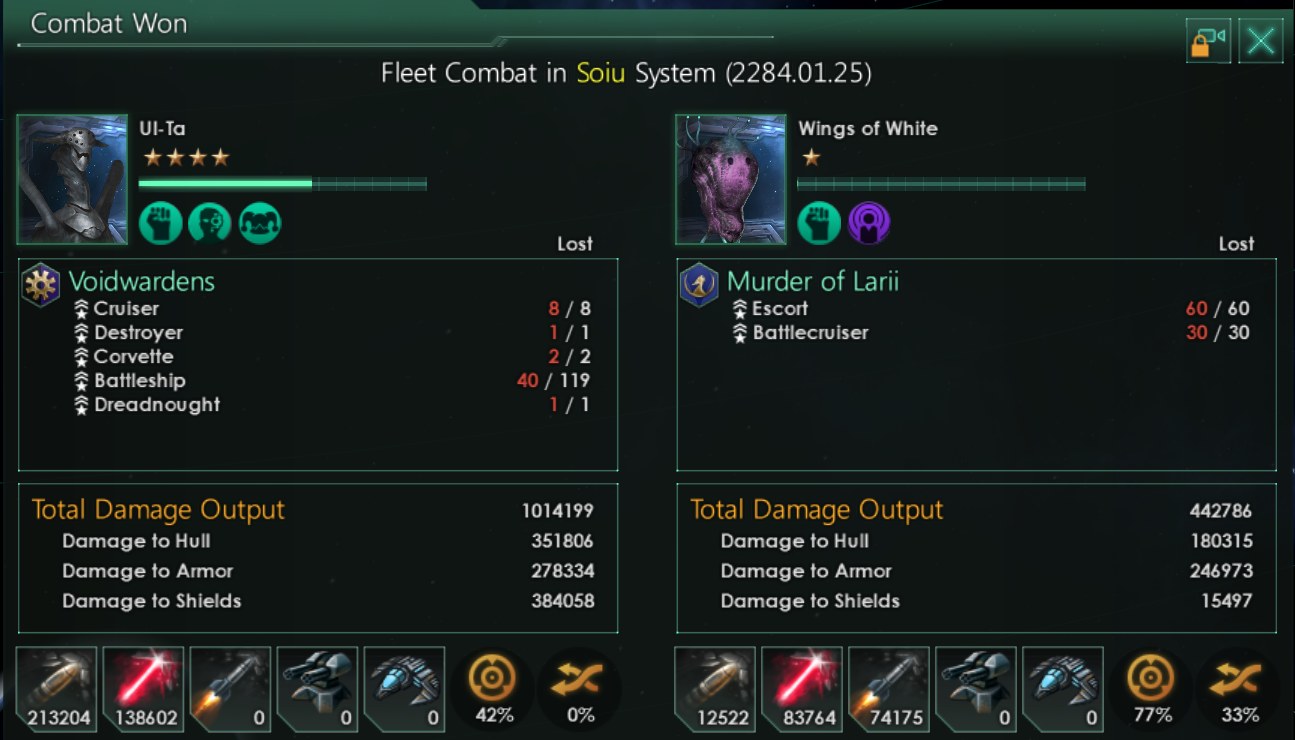Click the Murder of Larii emblem
Viewport: 1295px width, 740px height.
[x=699, y=284]
